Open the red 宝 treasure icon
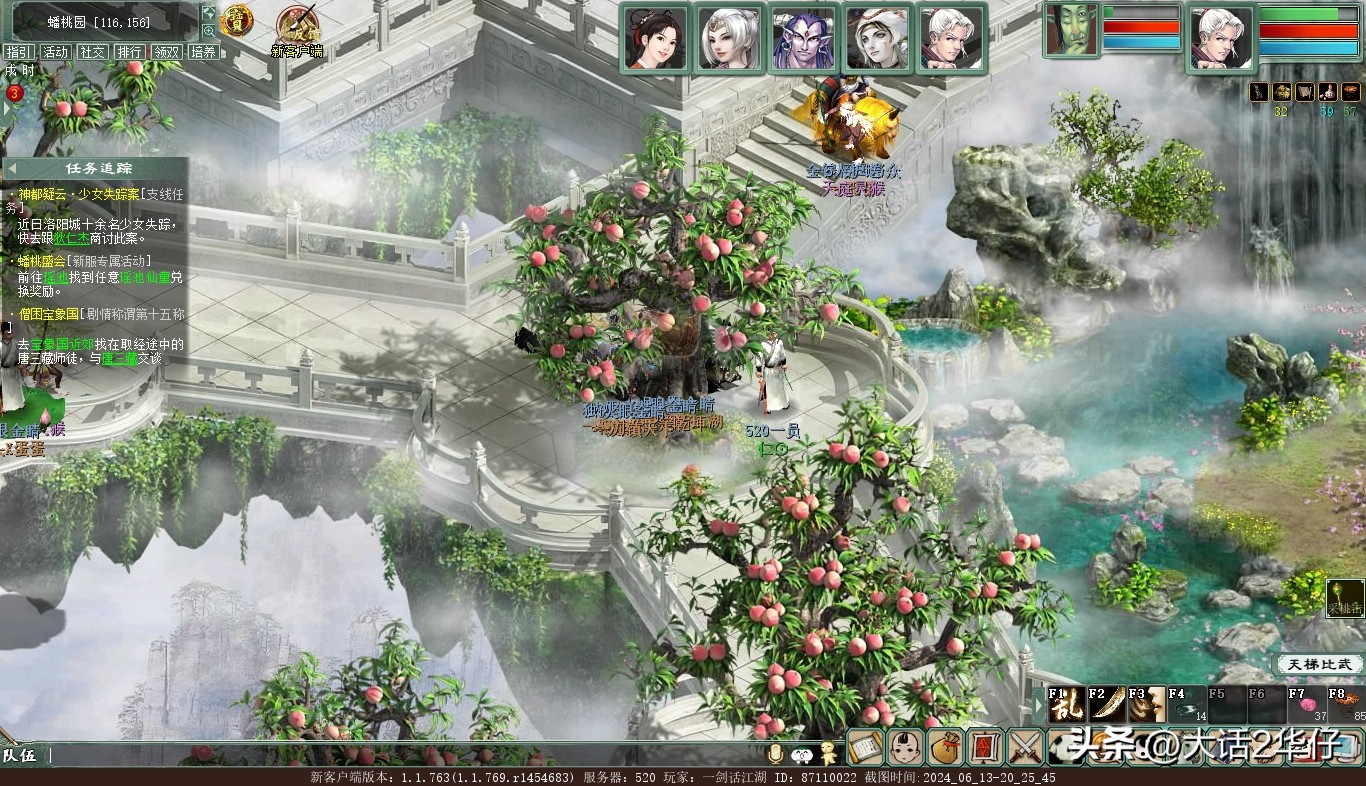The height and width of the screenshot is (786, 1366). [x=237, y=20]
